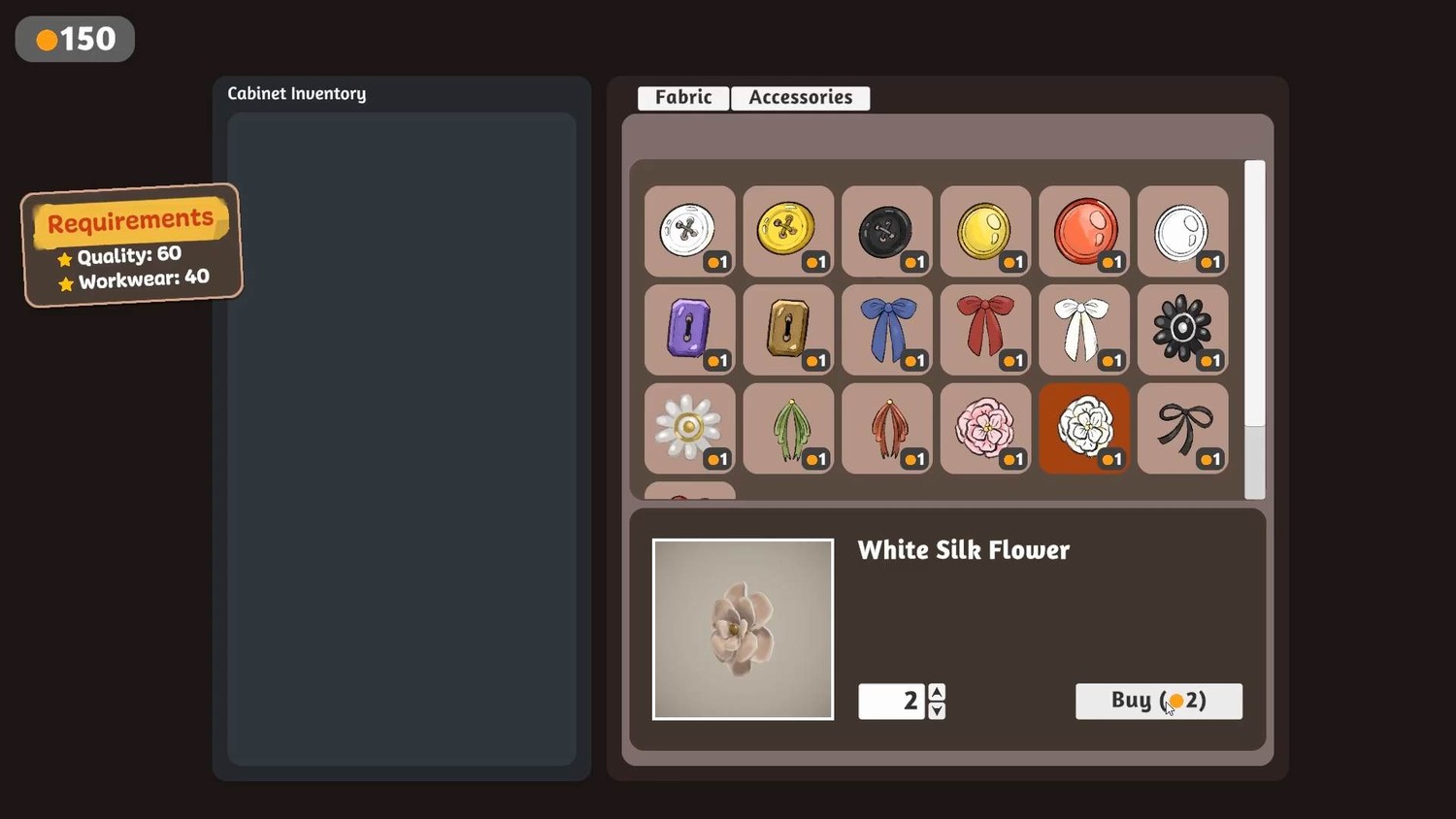1456x819 pixels.
Task: Increase quantity with the up arrow
Action: coord(937,692)
